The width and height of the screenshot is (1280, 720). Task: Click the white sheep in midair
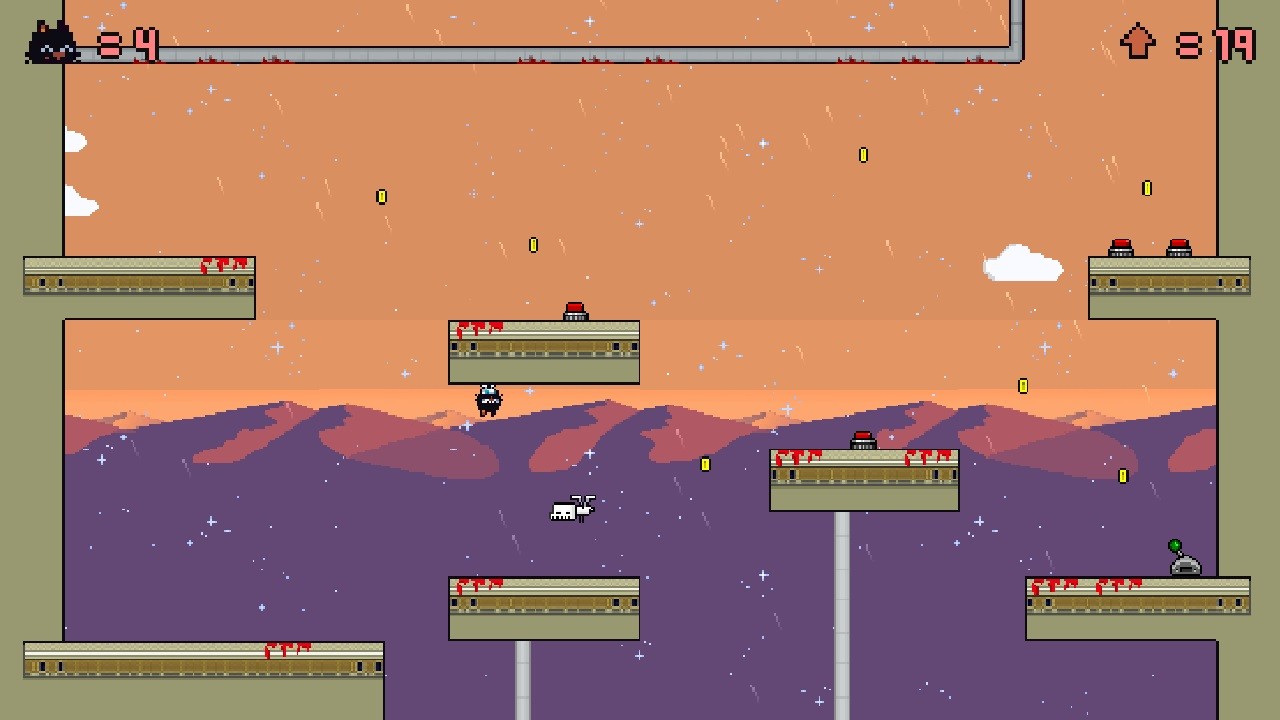coord(570,507)
